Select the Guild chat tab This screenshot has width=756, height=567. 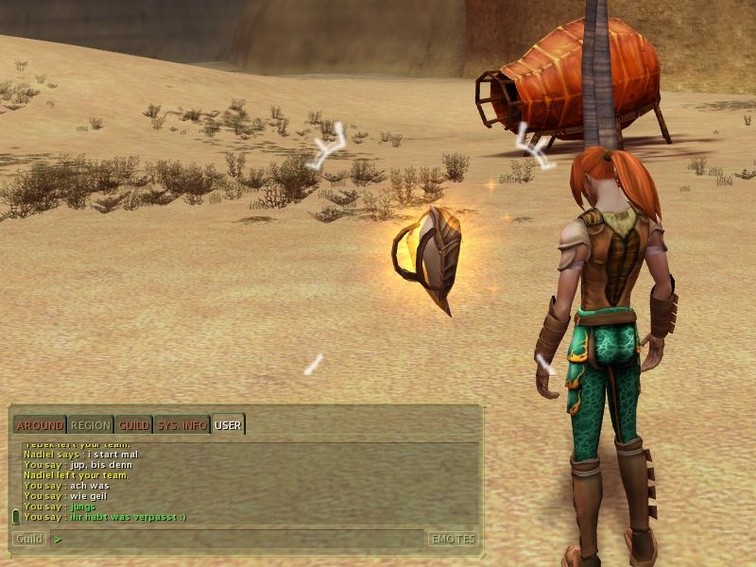pyautogui.click(x=133, y=425)
